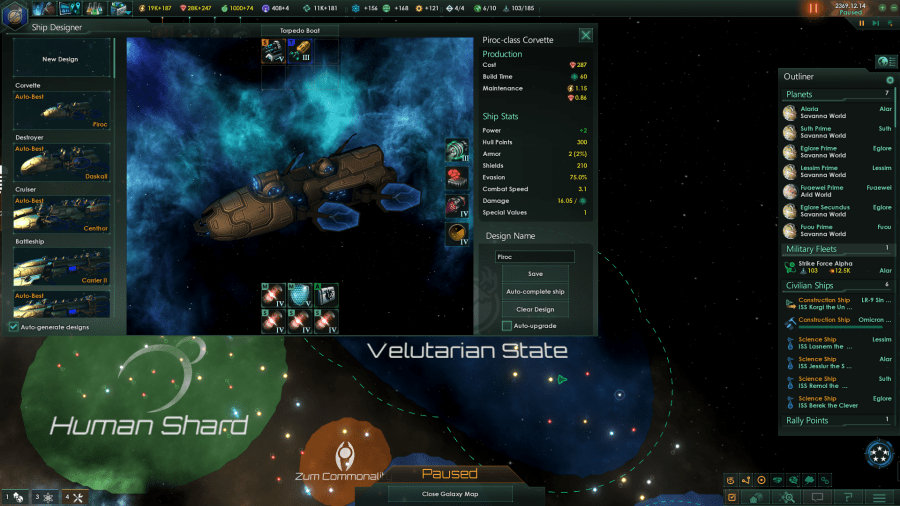
Task: Choose the Centhar cruiser design
Action: pos(62,214)
